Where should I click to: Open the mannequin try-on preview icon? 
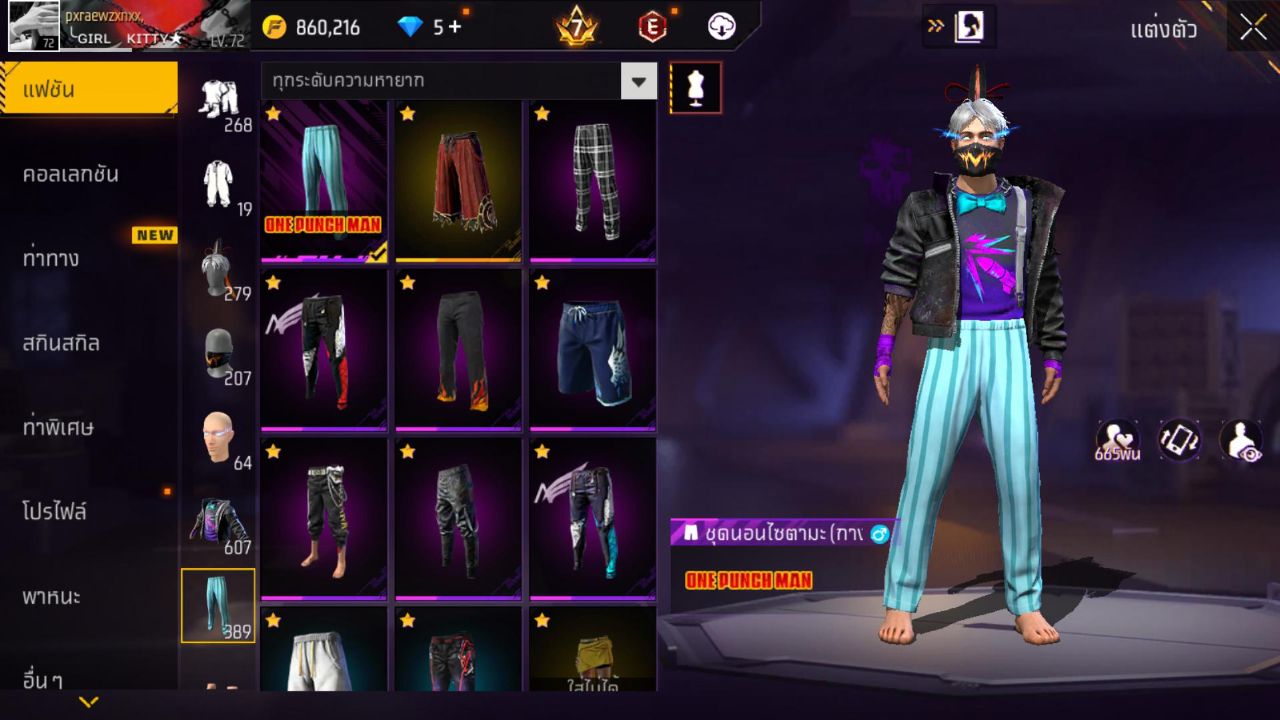coord(694,87)
